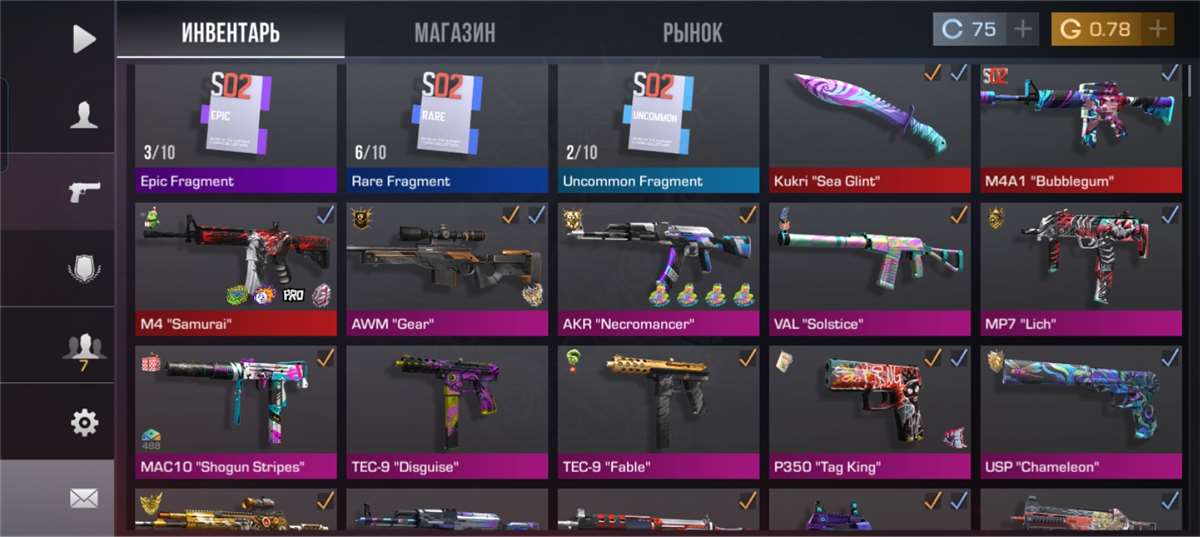Choose the USP "Chameleon" skin
The image size is (1200, 537).
point(1081,411)
